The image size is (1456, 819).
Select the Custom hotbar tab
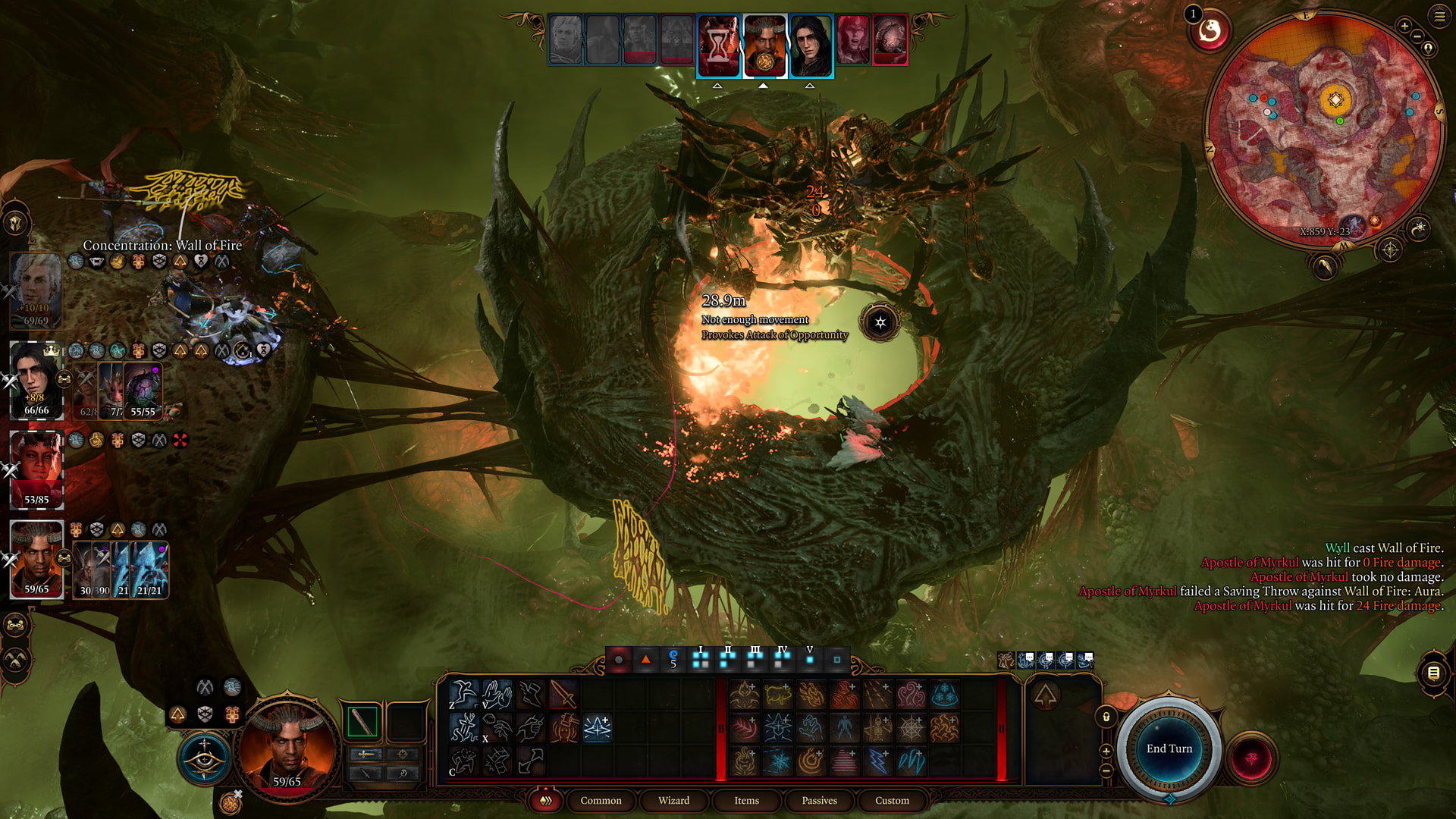point(892,800)
